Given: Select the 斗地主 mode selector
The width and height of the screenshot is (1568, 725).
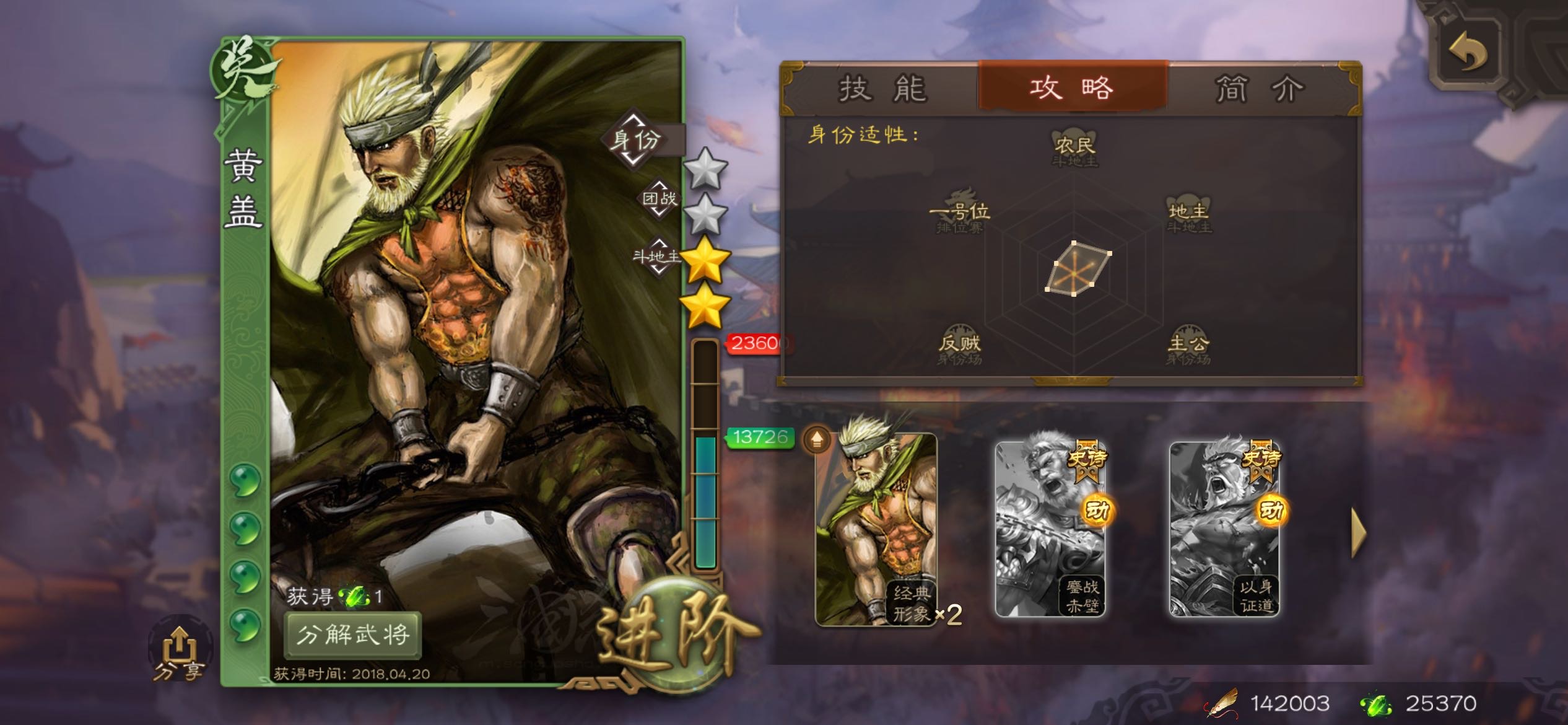Looking at the screenshot, I should coord(656,255).
